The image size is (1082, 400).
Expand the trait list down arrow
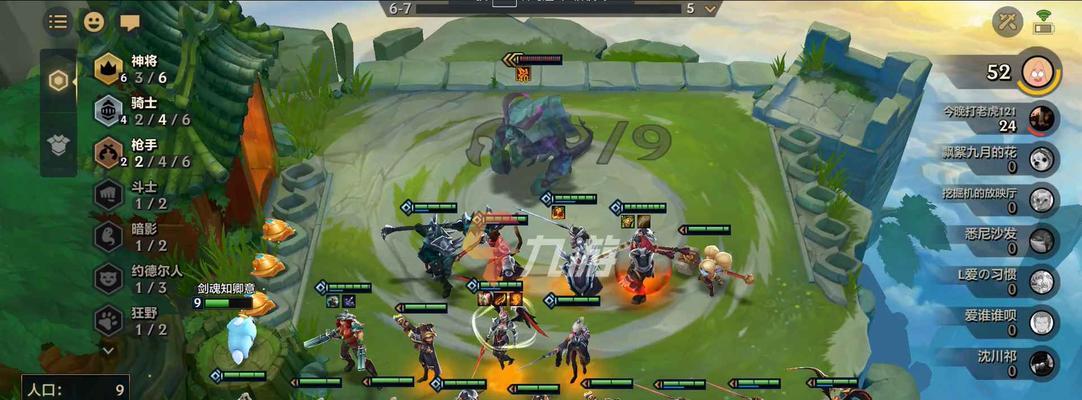click(x=108, y=350)
